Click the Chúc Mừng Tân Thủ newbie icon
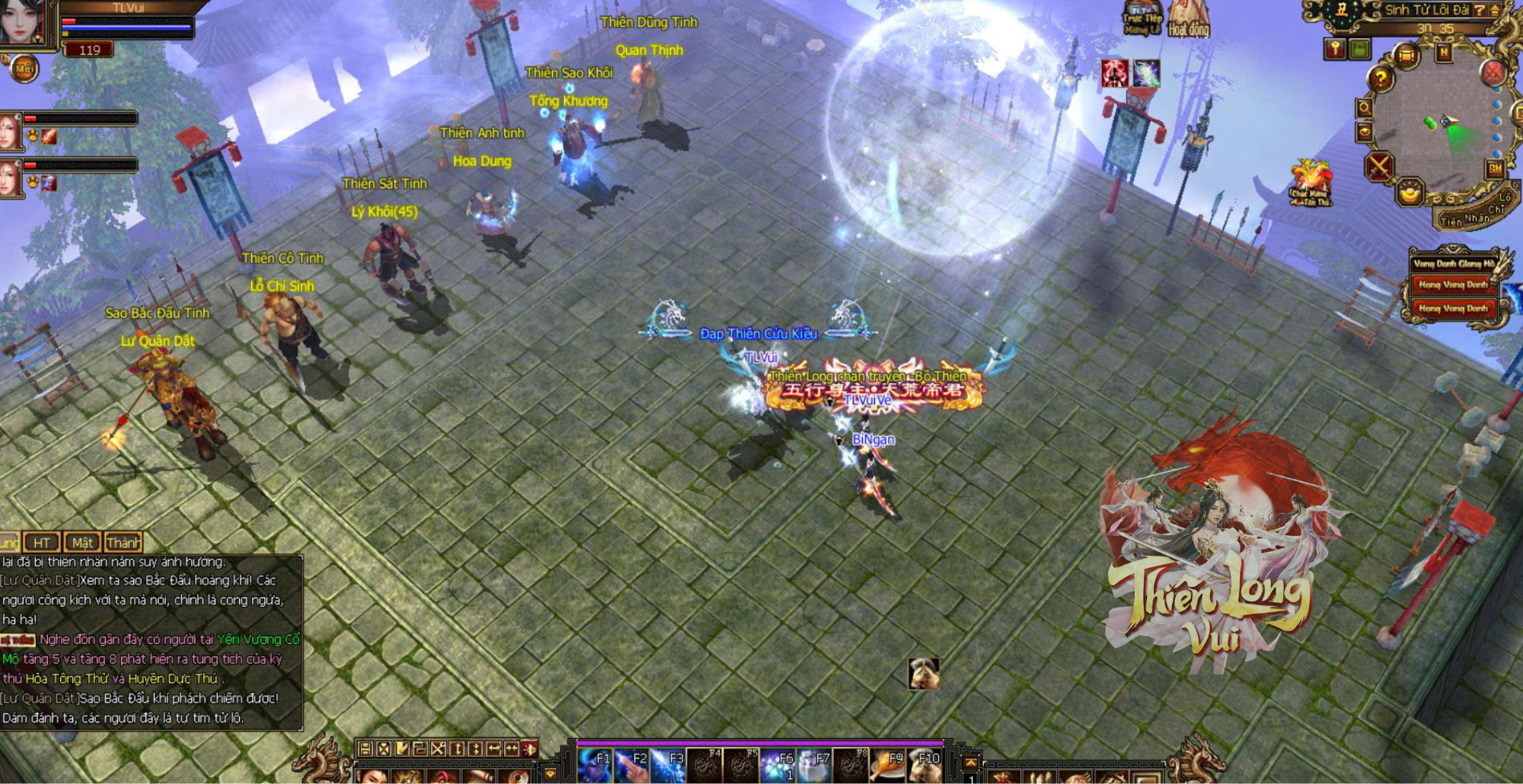Image resolution: width=1523 pixels, height=784 pixels. pos(1310,183)
